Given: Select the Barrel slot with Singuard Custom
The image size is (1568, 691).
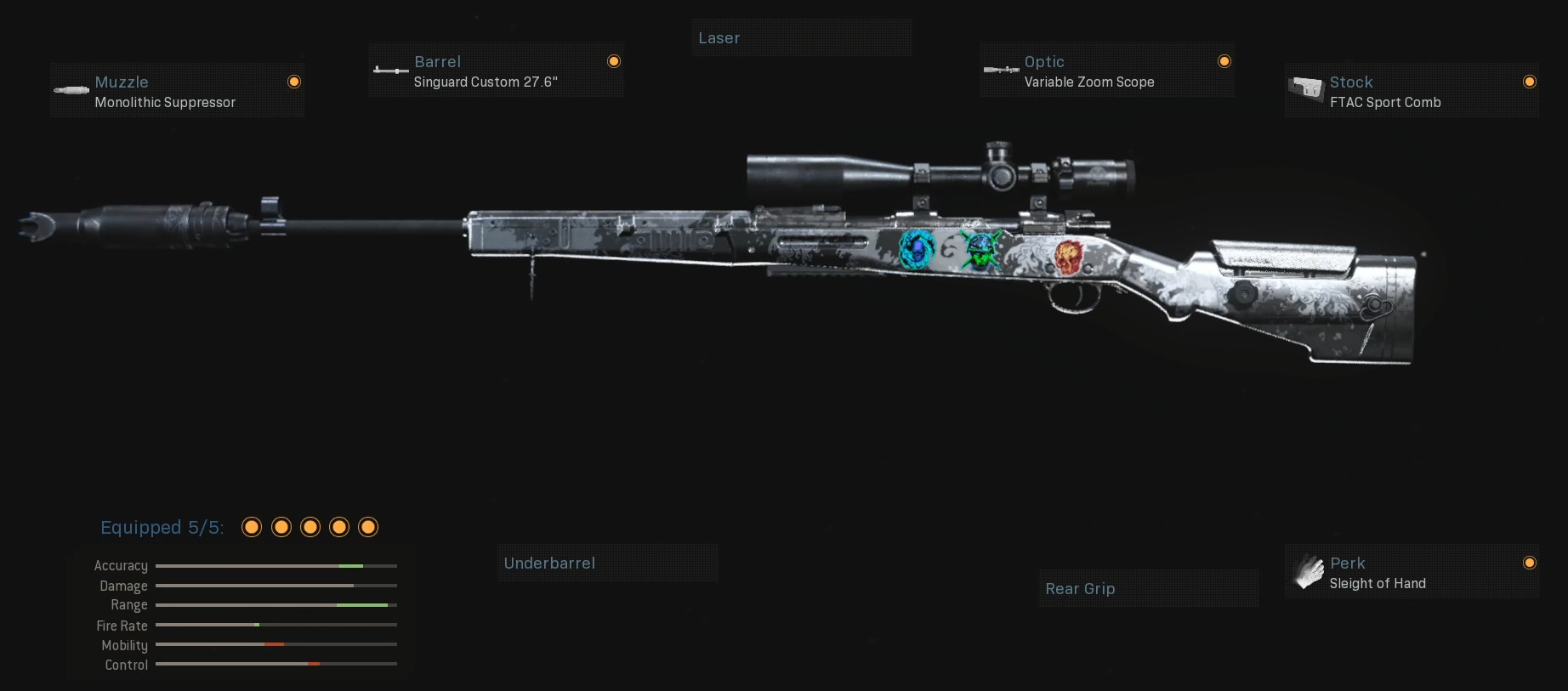Looking at the screenshot, I should coord(496,71).
